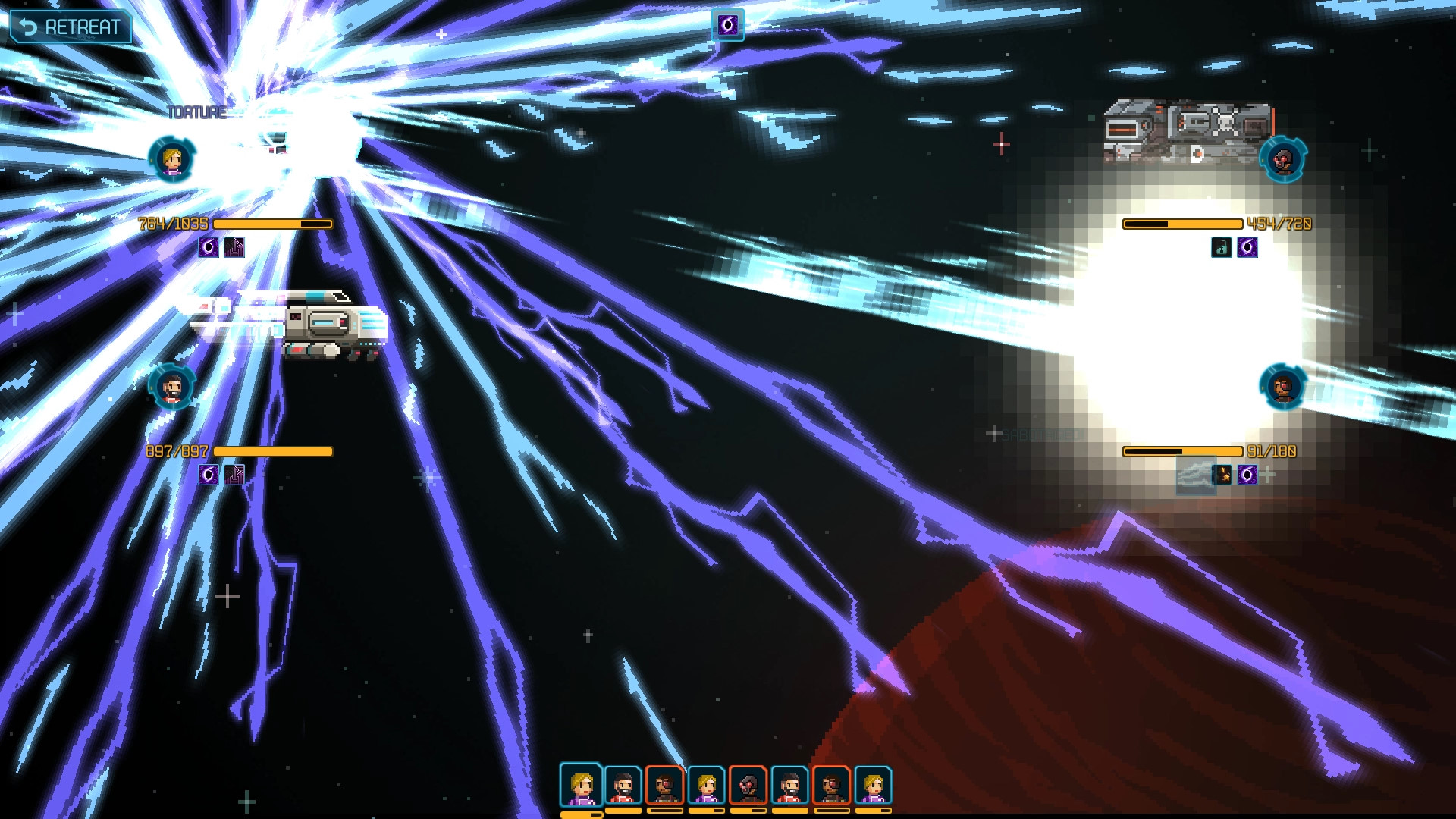This screenshot has height=819, width=1456.
Task: Click the purple arrows buff icon beside the vortex debuff
Action: (x=233, y=247)
